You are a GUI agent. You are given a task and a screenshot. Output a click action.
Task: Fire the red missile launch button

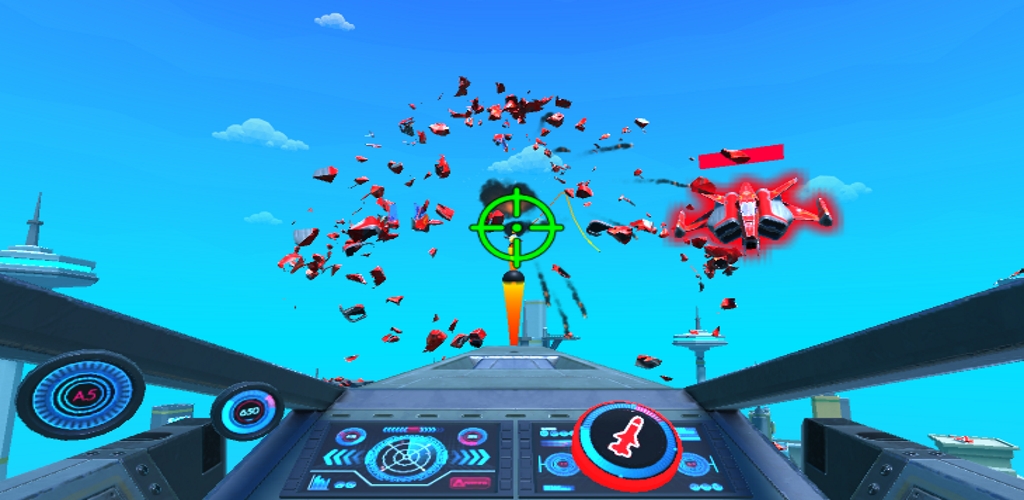(627, 444)
